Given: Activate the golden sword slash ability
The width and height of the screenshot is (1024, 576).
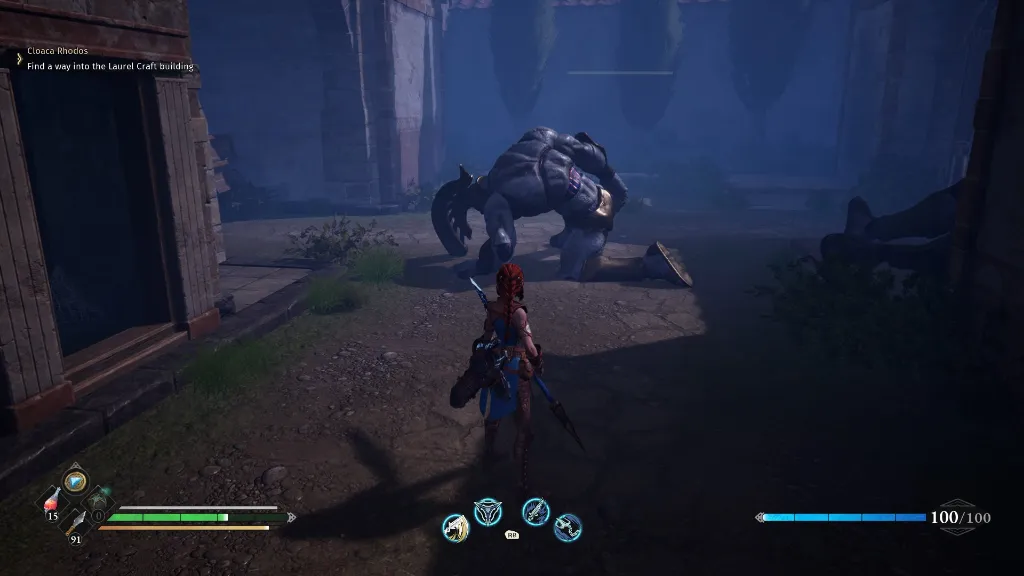Looking at the screenshot, I should point(456,526).
